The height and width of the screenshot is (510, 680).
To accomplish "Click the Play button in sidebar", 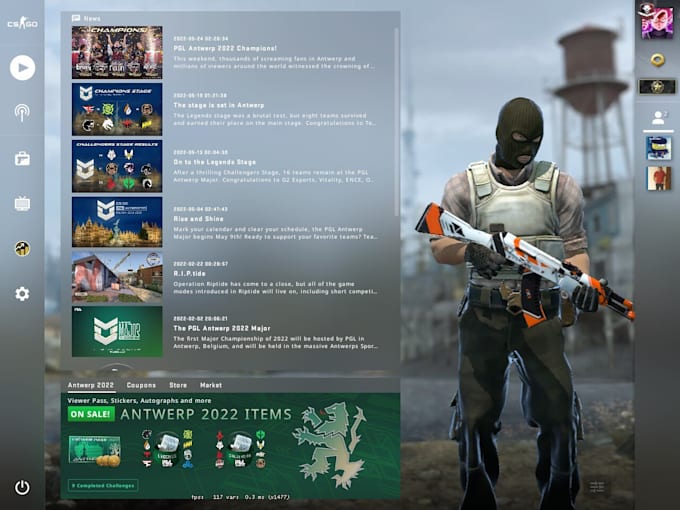I will click(22, 67).
